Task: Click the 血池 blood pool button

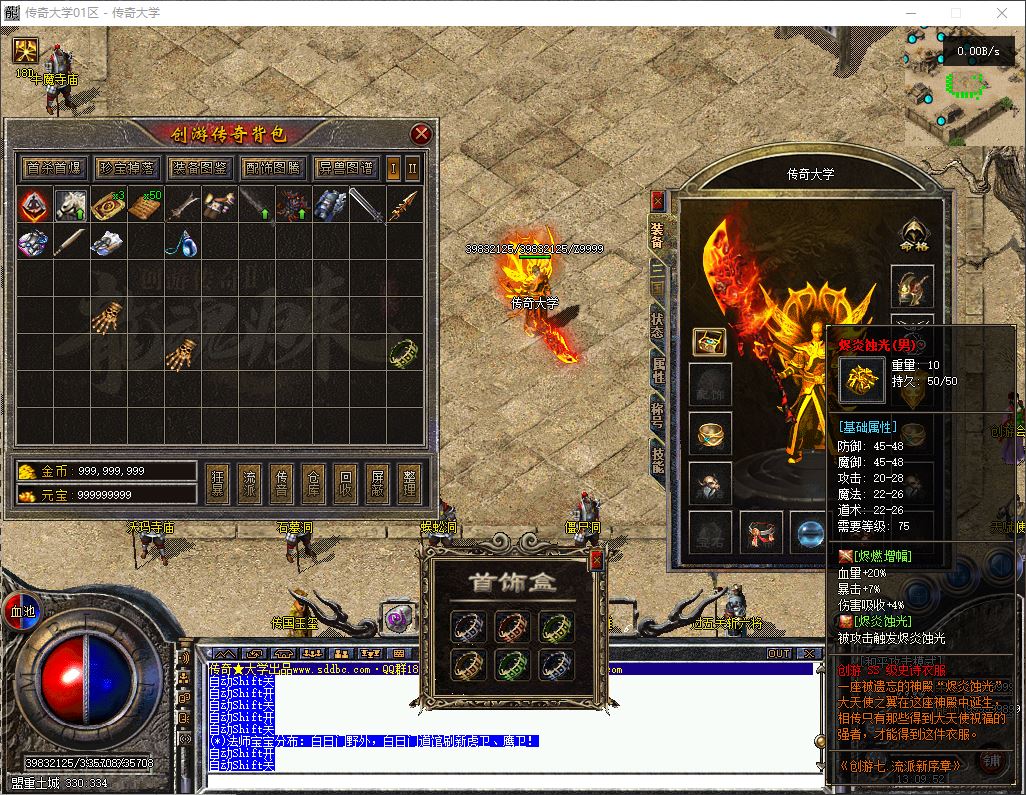Action: pyautogui.click(x=22, y=610)
